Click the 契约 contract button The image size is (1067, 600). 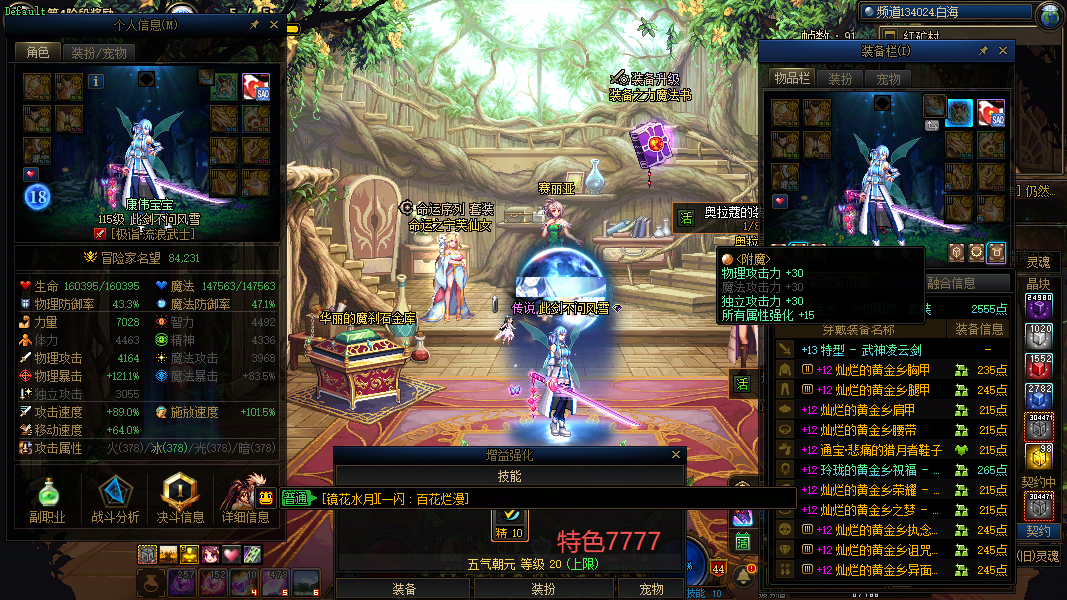(1039, 531)
